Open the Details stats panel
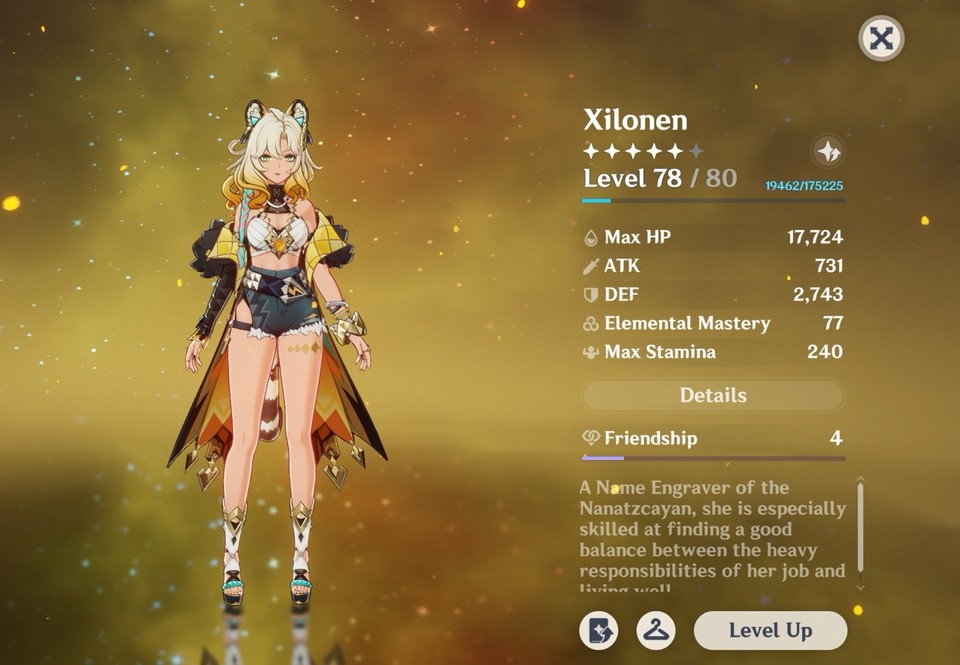 point(713,395)
